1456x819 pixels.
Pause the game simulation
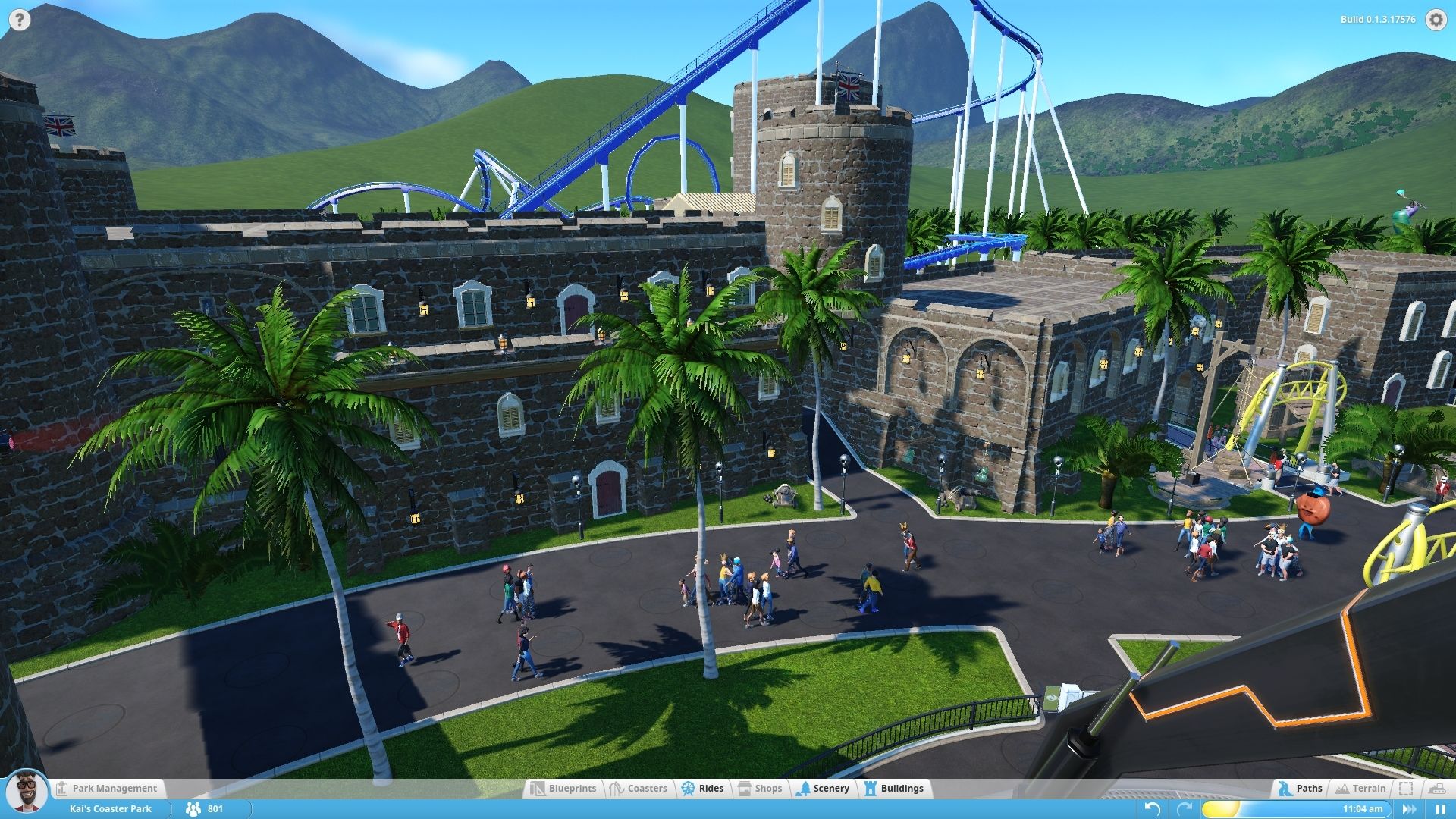tap(1440, 809)
